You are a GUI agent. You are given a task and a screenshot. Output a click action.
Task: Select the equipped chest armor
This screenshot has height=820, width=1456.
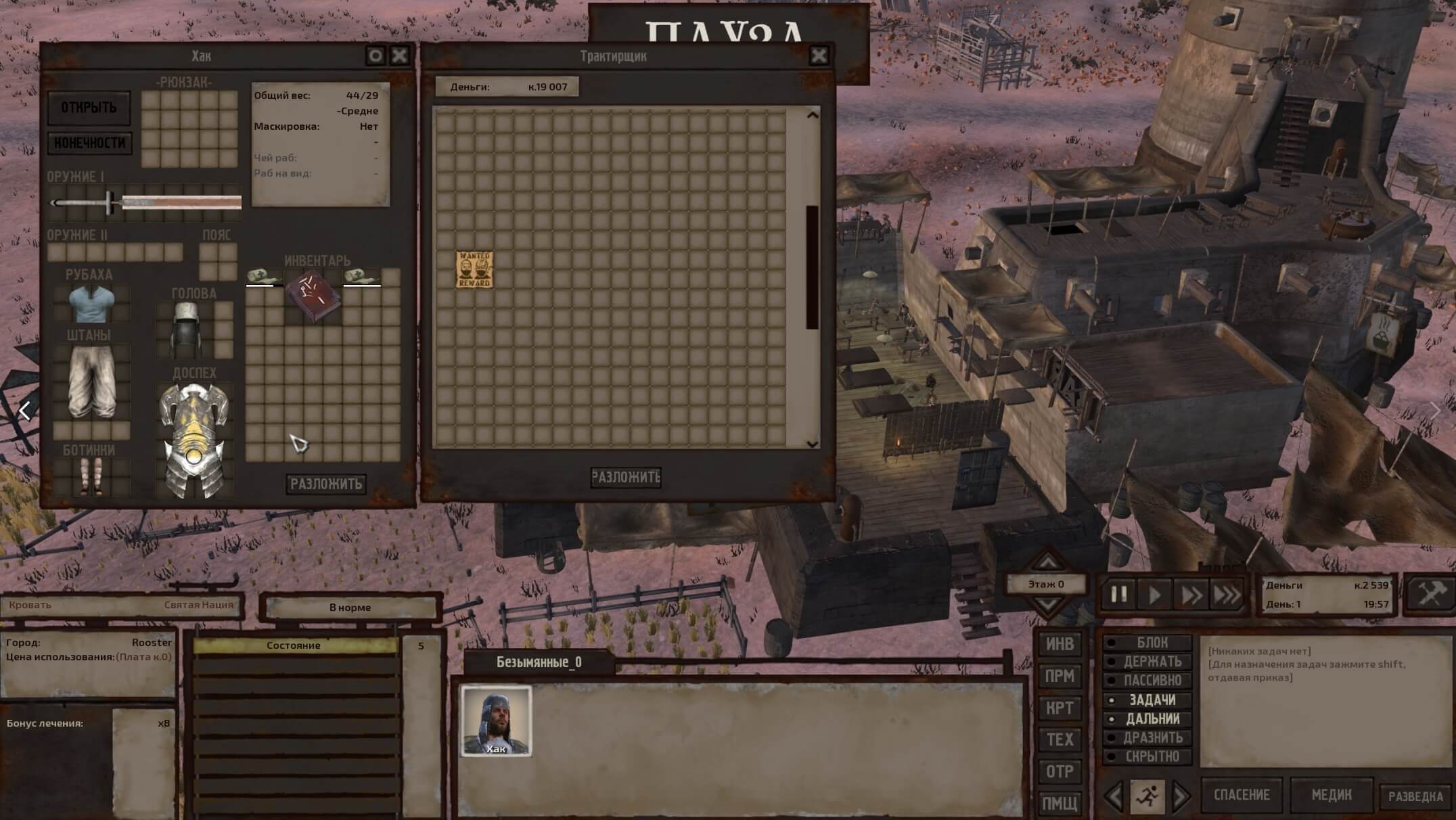pyautogui.click(x=194, y=440)
